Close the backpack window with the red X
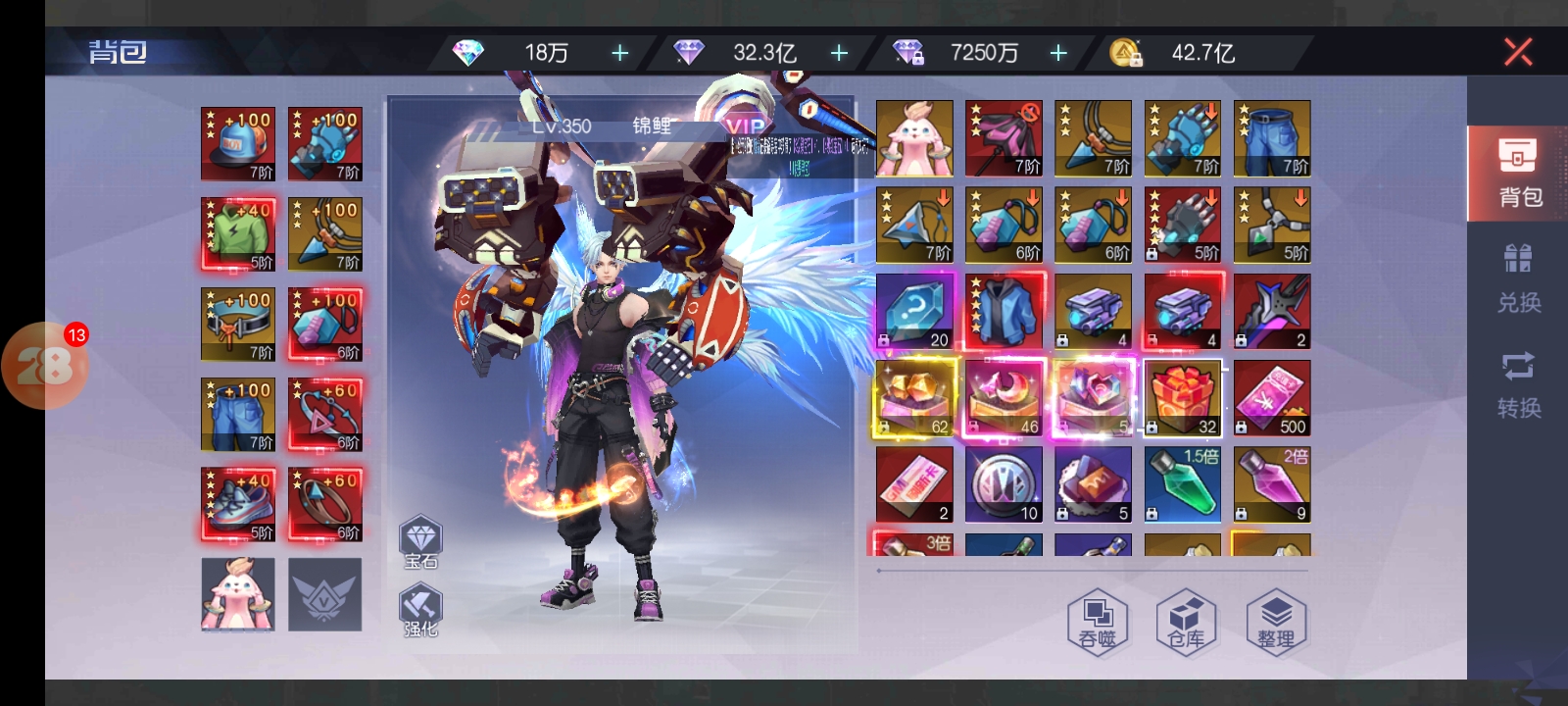Image resolution: width=1568 pixels, height=706 pixels. click(1518, 52)
